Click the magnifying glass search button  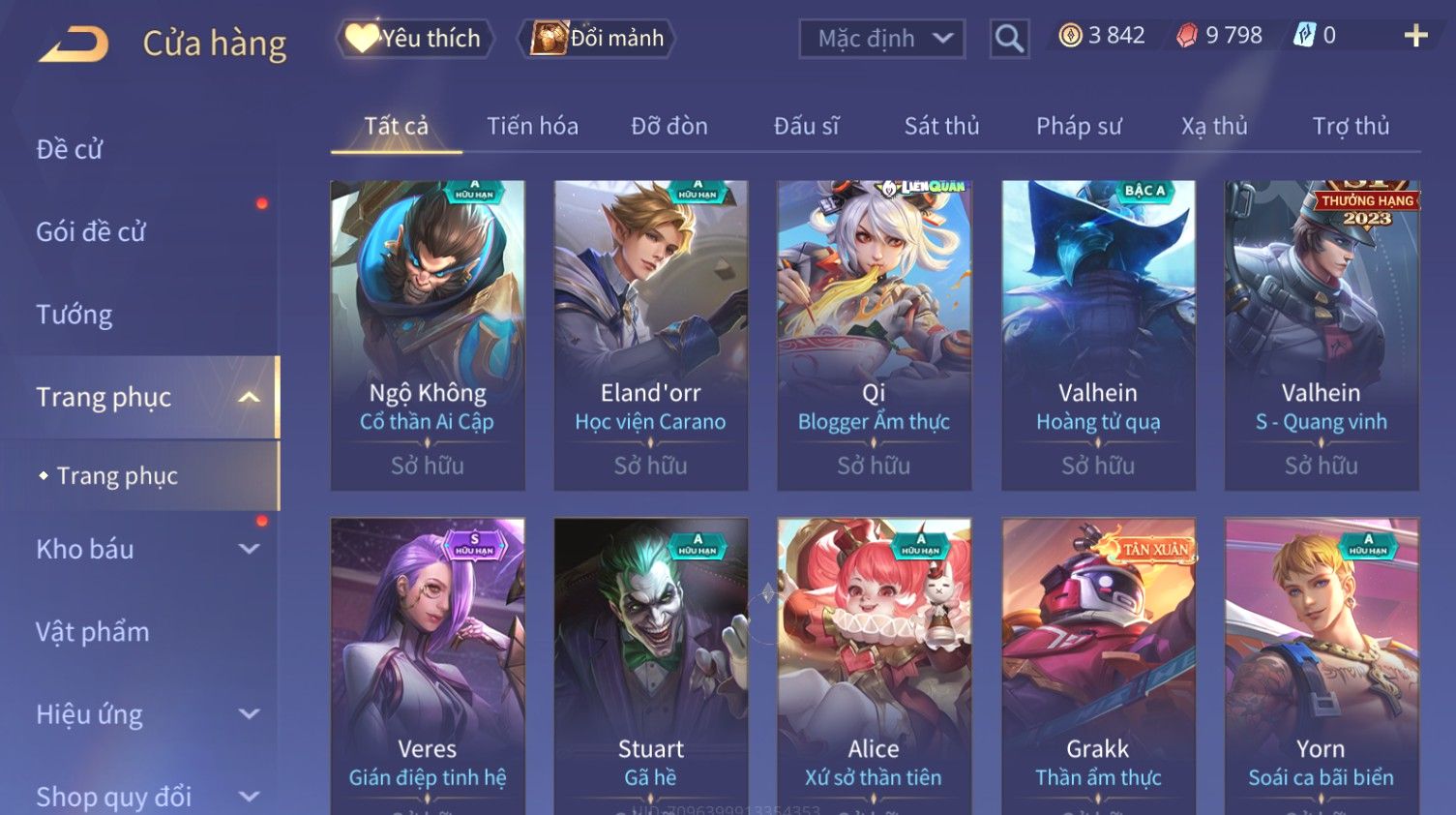[x=1008, y=39]
